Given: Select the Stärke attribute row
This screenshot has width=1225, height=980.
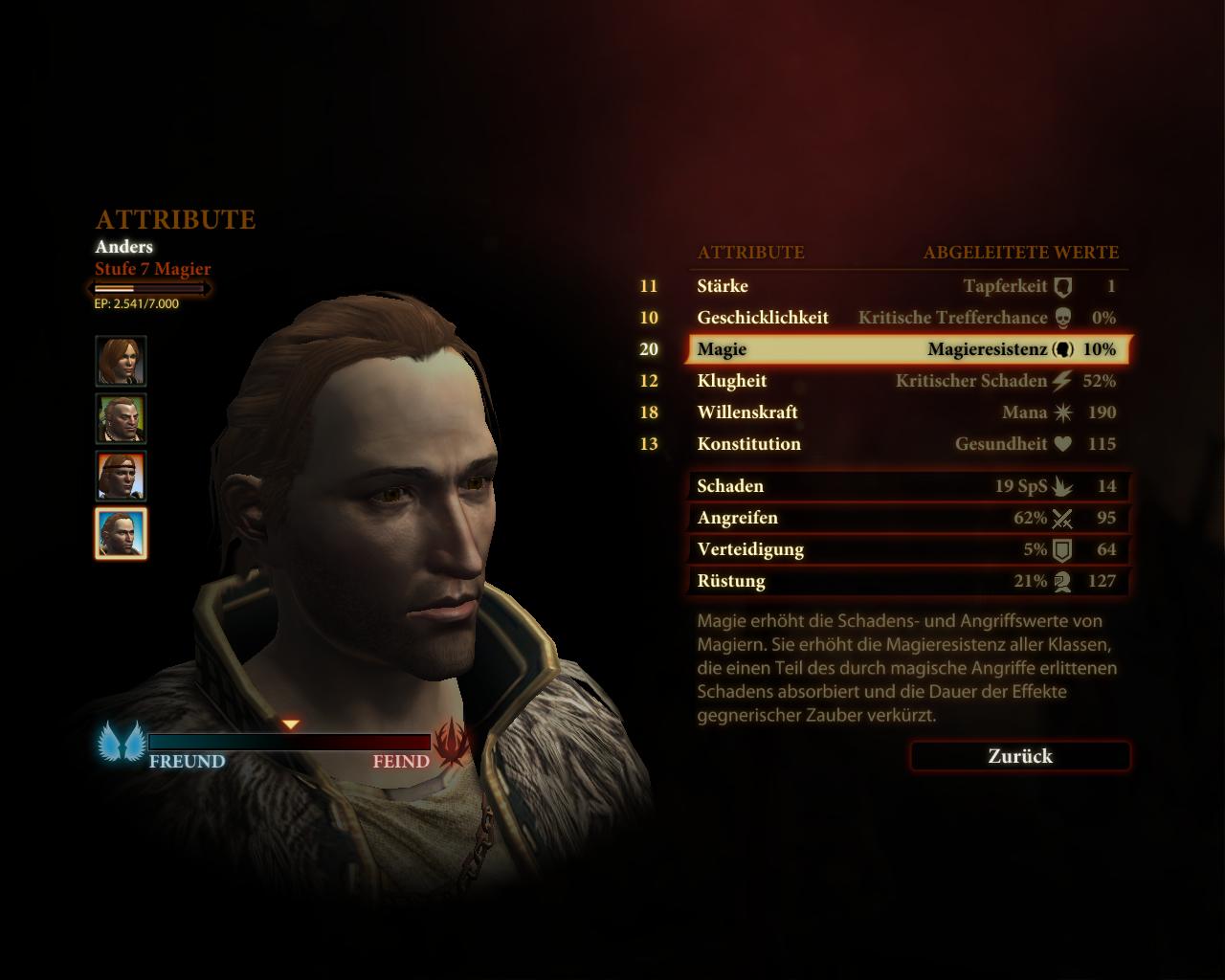Looking at the screenshot, I should 906,286.
